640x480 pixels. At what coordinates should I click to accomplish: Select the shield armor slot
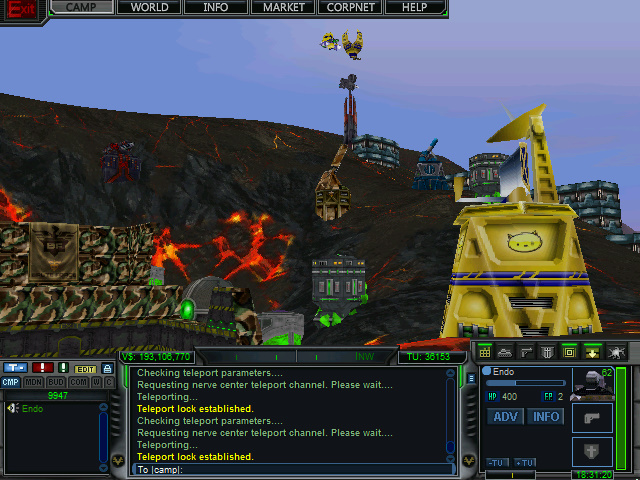tap(591, 450)
